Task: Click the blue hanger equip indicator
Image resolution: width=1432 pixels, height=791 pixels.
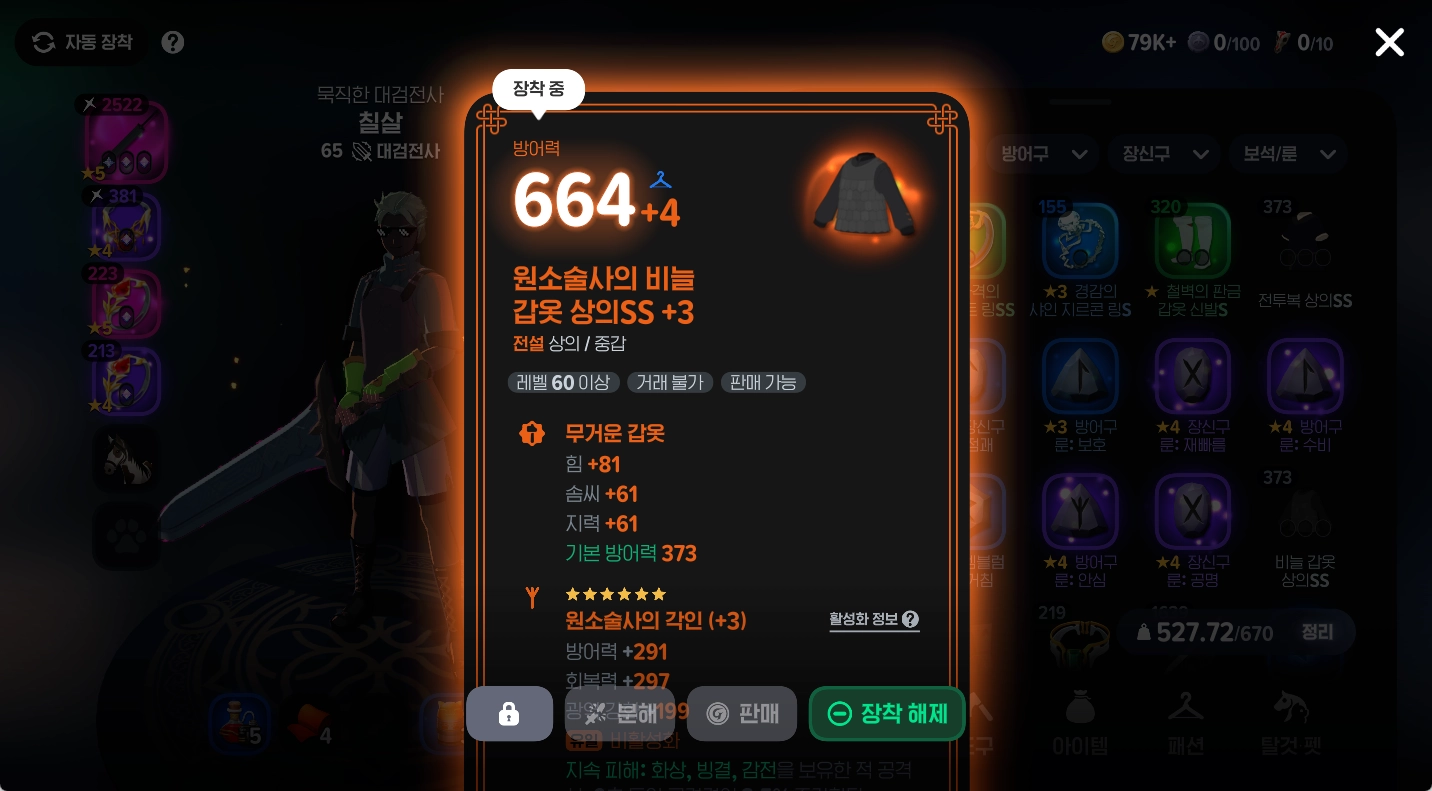Action: pyautogui.click(x=660, y=180)
